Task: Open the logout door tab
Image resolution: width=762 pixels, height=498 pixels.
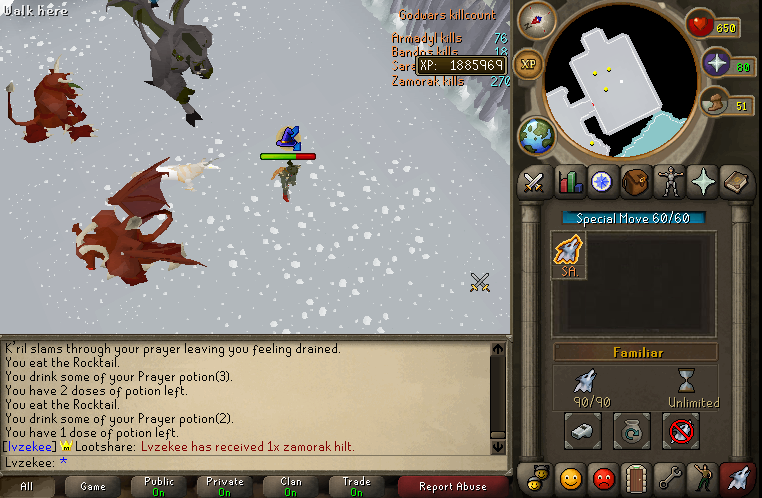Action: (635, 477)
